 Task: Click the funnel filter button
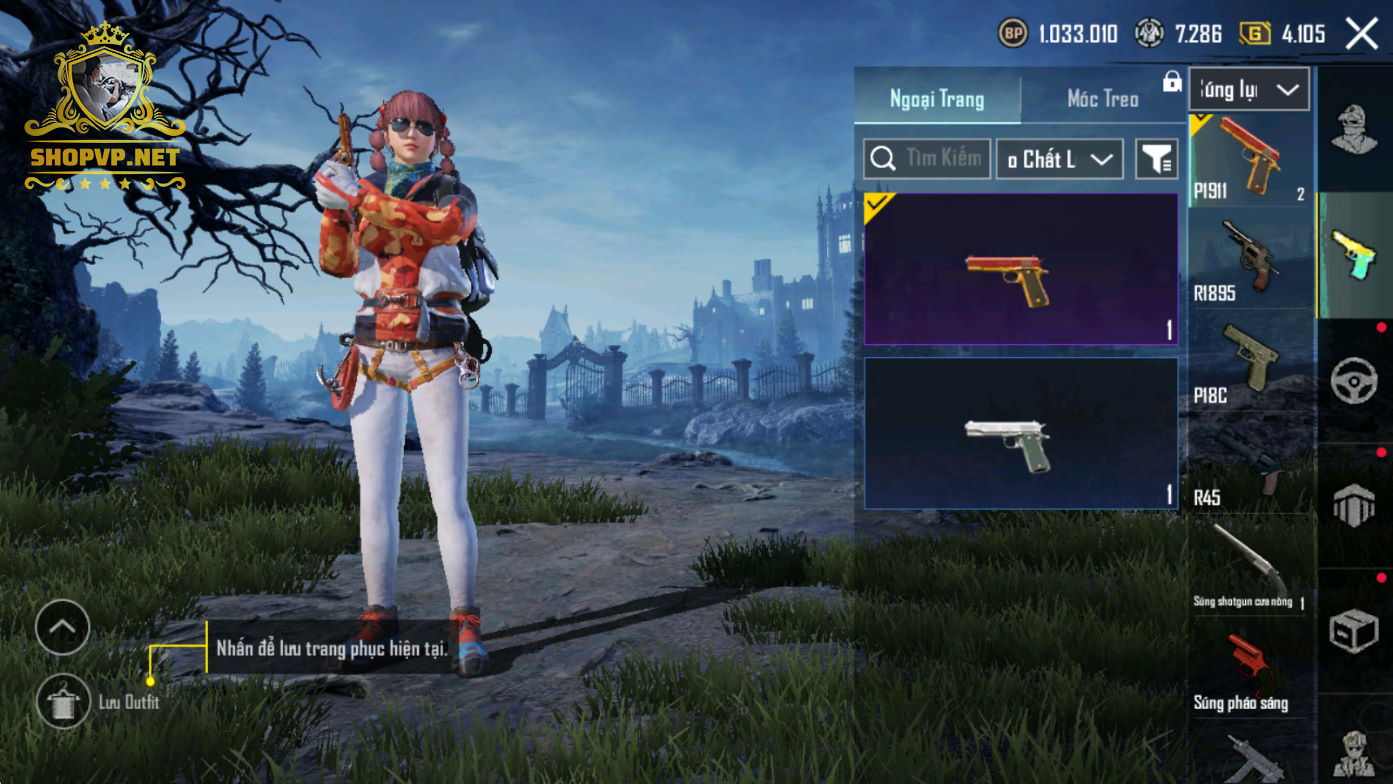[x=1157, y=159]
